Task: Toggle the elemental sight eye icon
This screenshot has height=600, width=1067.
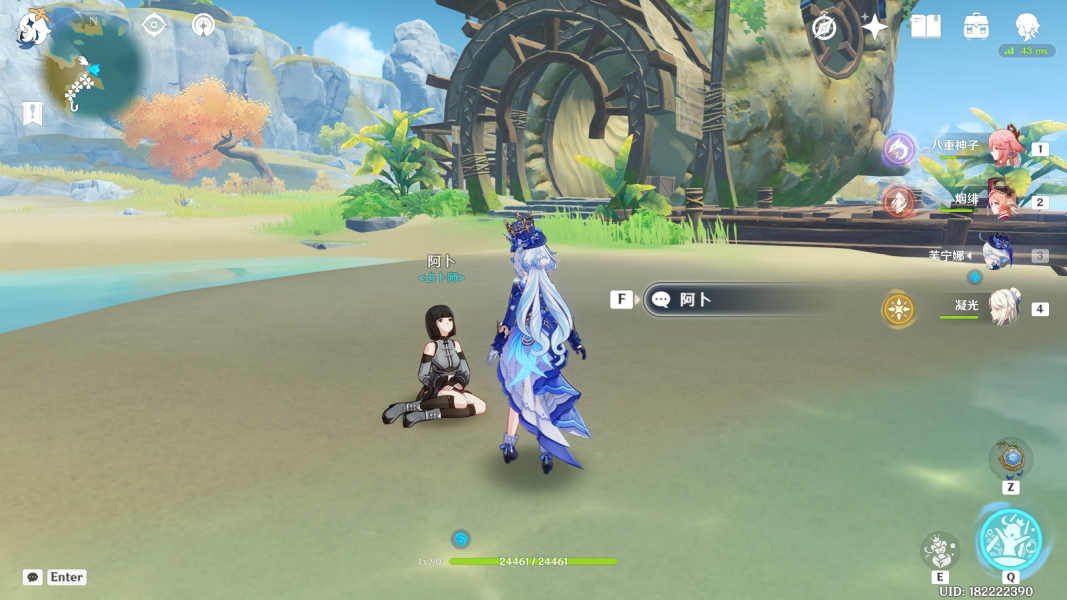Action: (153, 25)
